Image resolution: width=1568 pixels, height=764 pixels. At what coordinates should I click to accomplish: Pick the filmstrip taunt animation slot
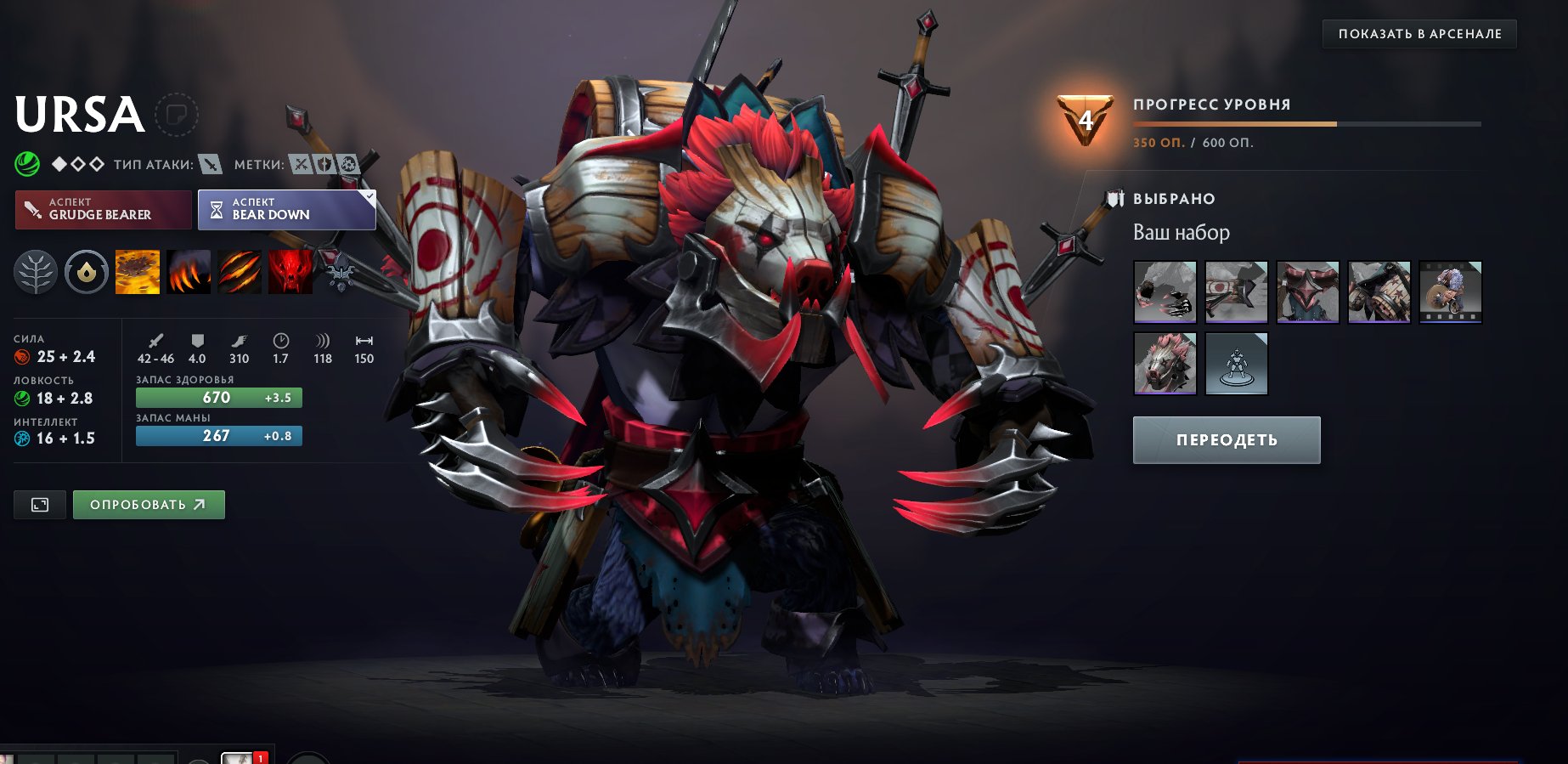1451,292
